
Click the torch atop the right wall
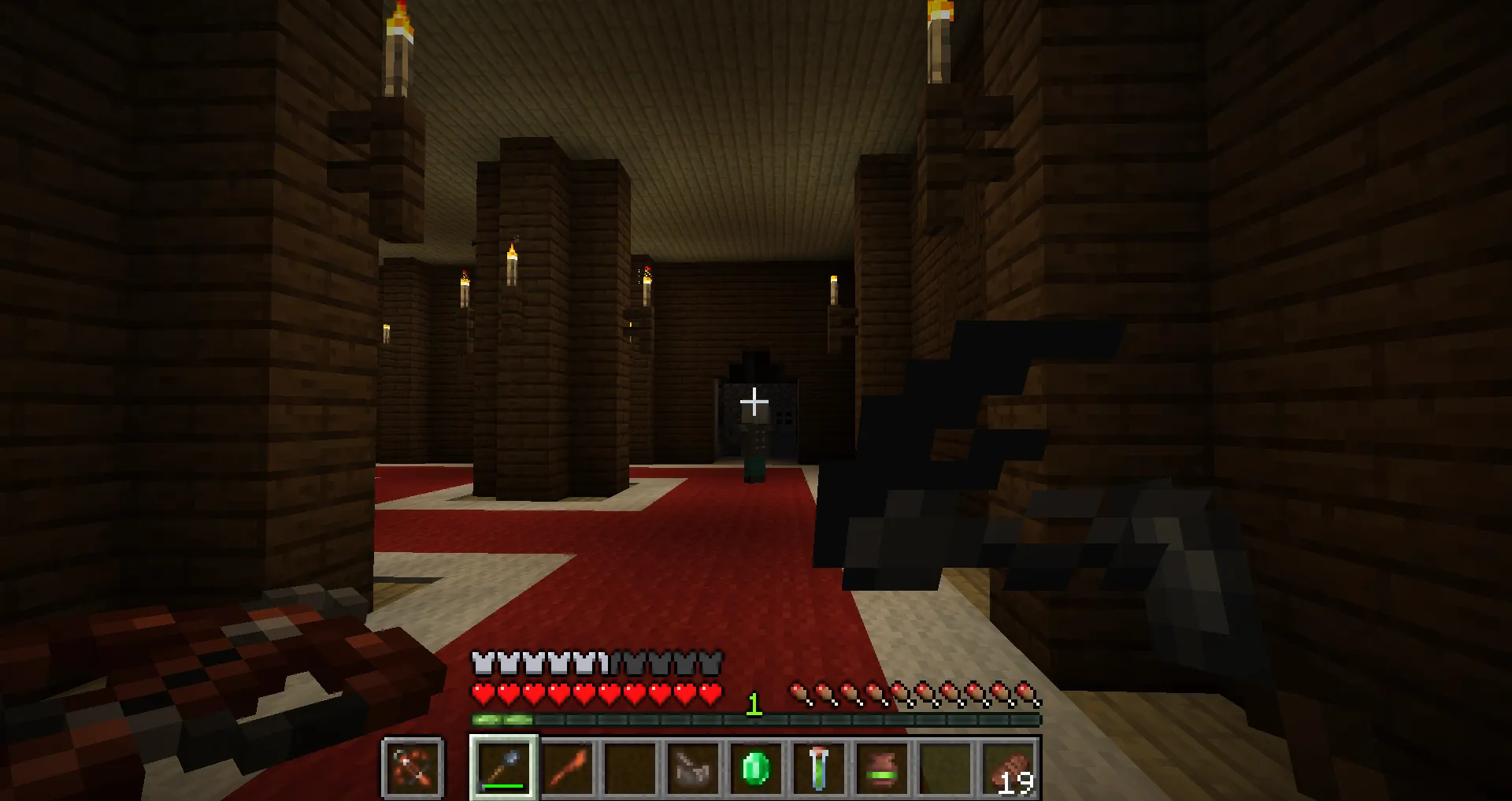[937, 32]
